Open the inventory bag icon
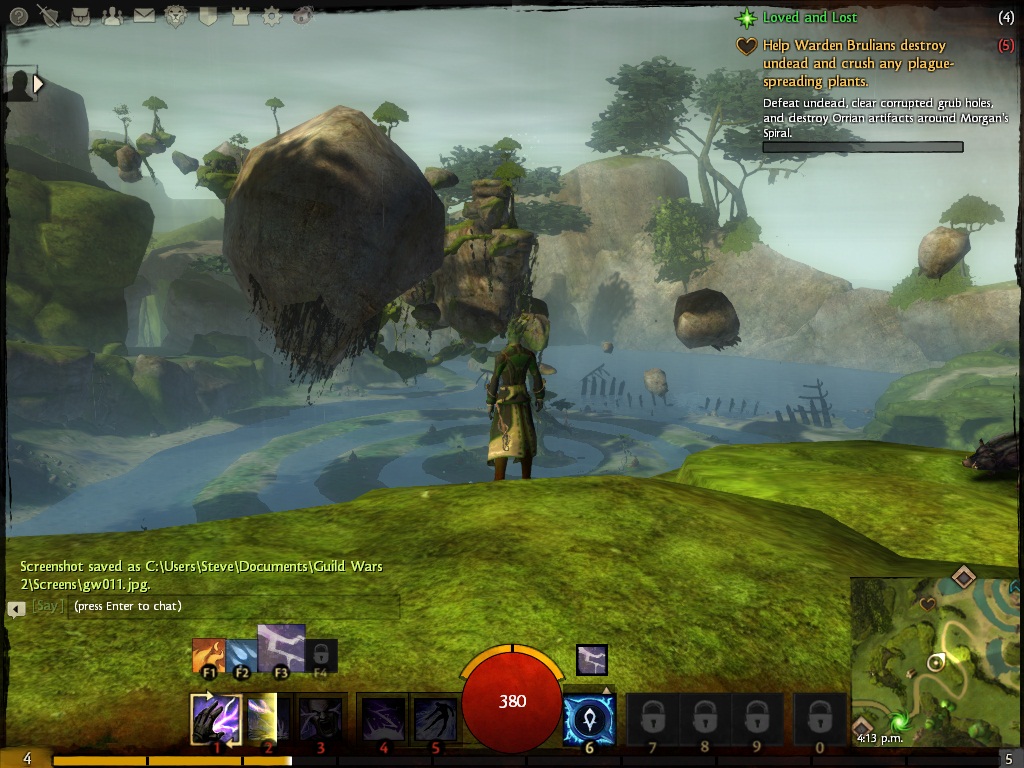Screen dimensions: 1024x768 (x=81, y=16)
